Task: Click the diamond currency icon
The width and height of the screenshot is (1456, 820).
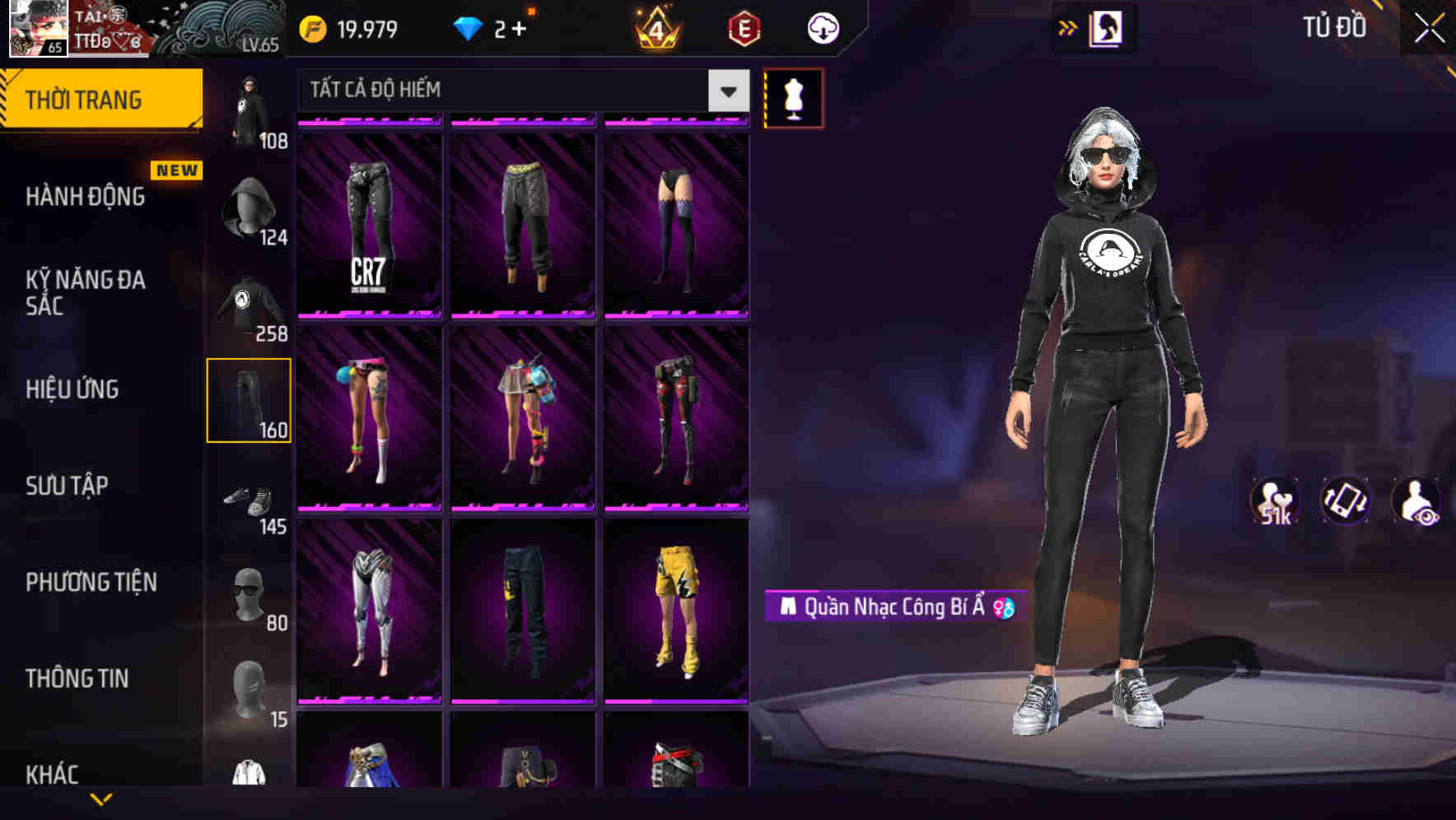Action: 469,27
